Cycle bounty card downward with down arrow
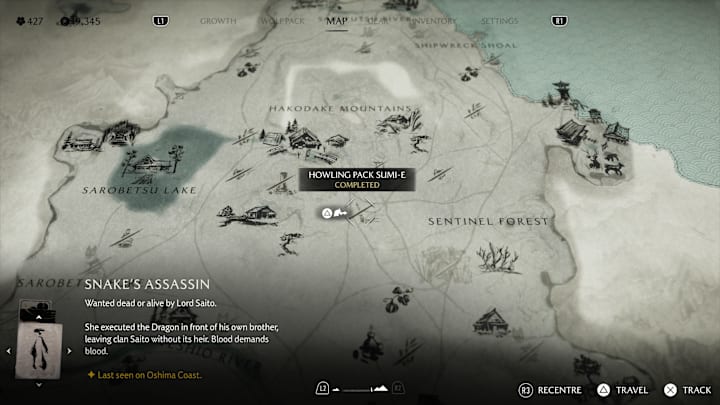720x405 pixels. point(39,383)
